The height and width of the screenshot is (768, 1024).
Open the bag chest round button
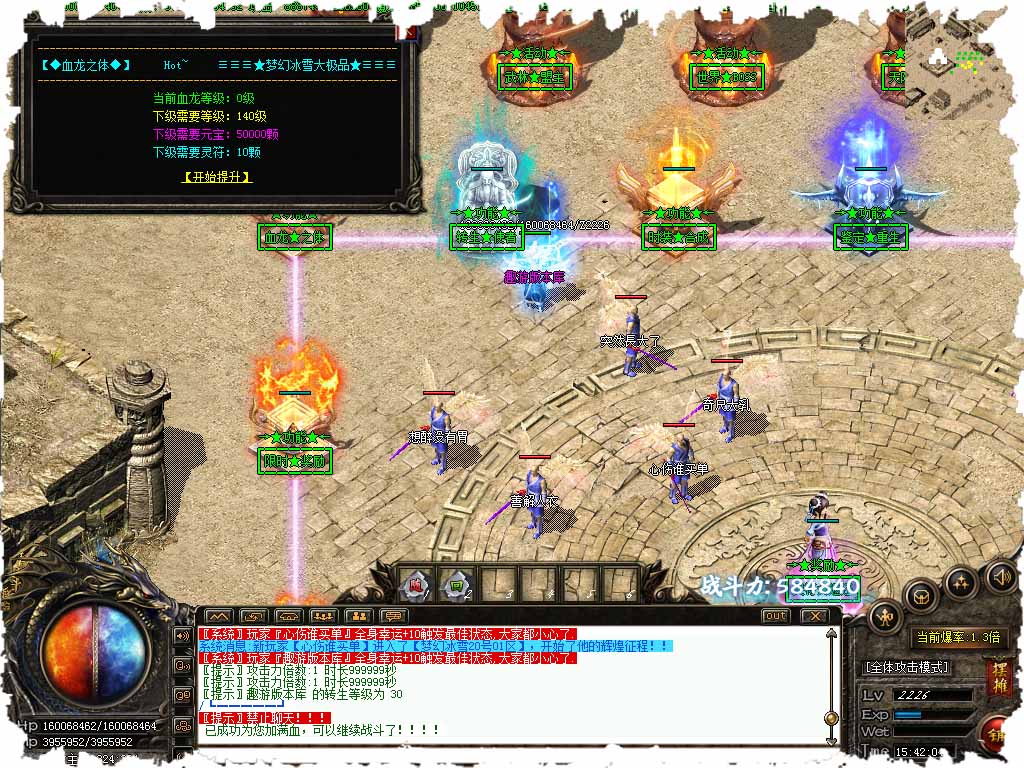point(922,597)
